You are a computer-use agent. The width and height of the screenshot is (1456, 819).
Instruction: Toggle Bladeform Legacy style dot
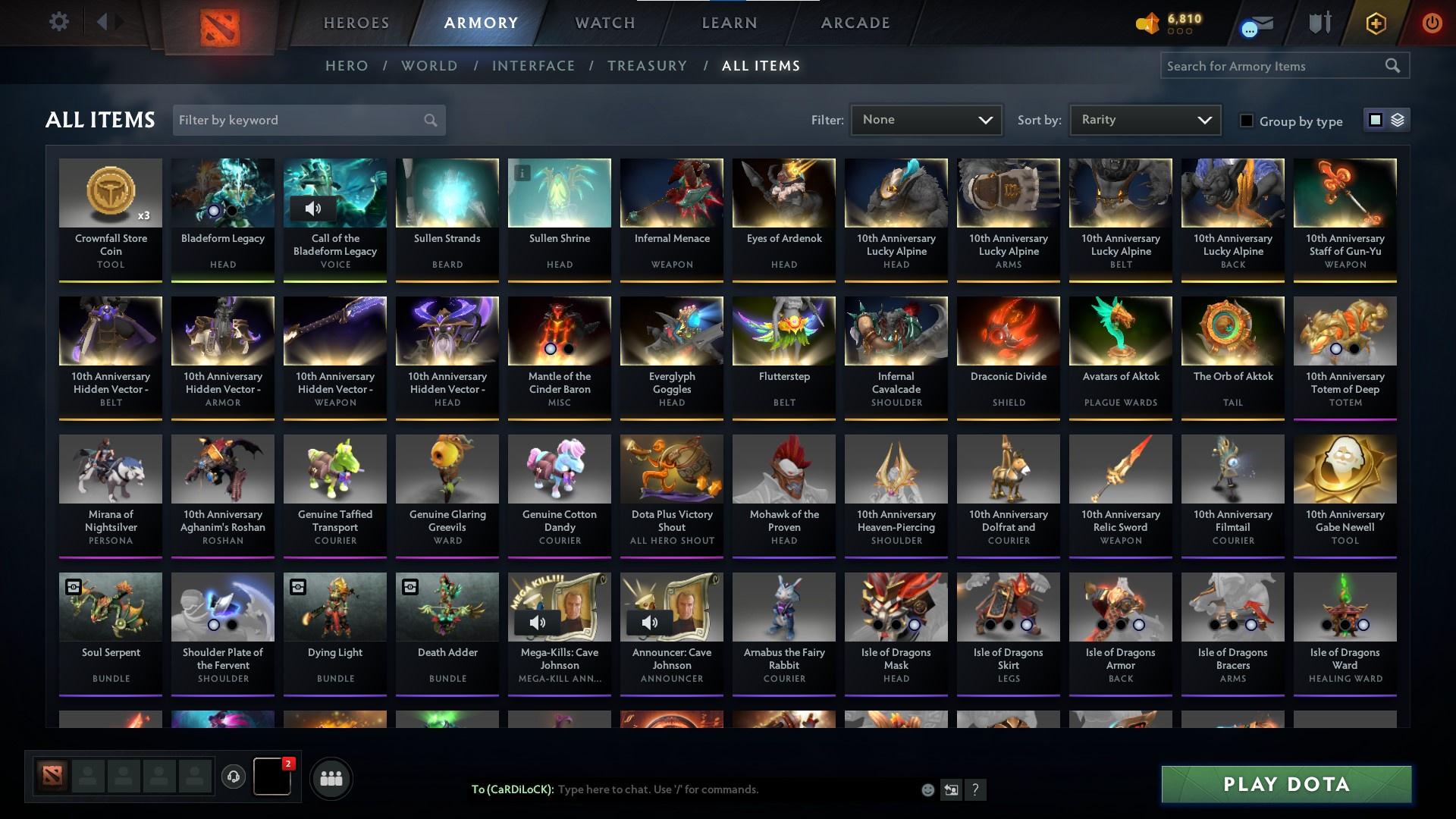pyautogui.click(x=215, y=209)
